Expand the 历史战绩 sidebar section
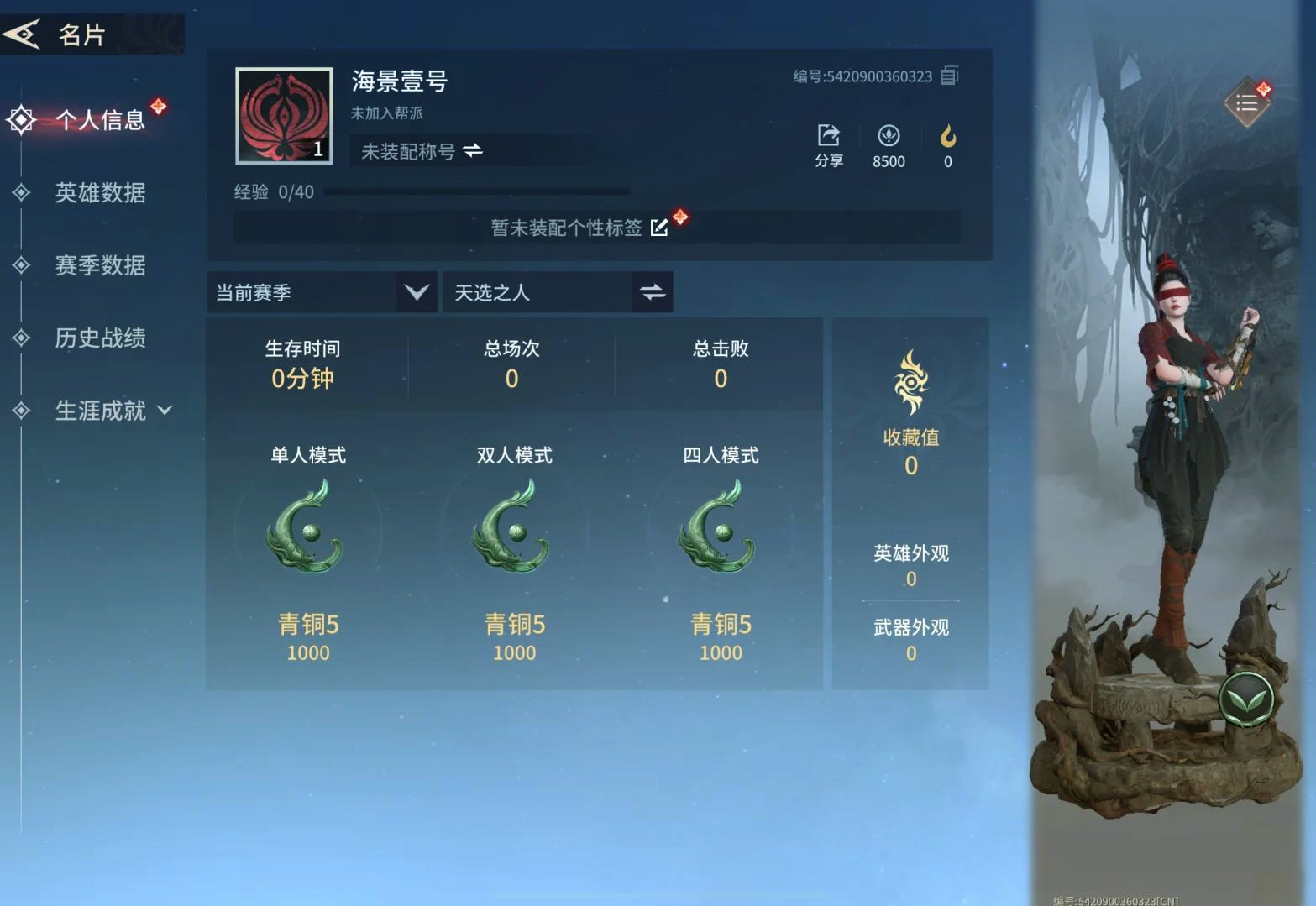The height and width of the screenshot is (906, 1316). tap(100, 338)
